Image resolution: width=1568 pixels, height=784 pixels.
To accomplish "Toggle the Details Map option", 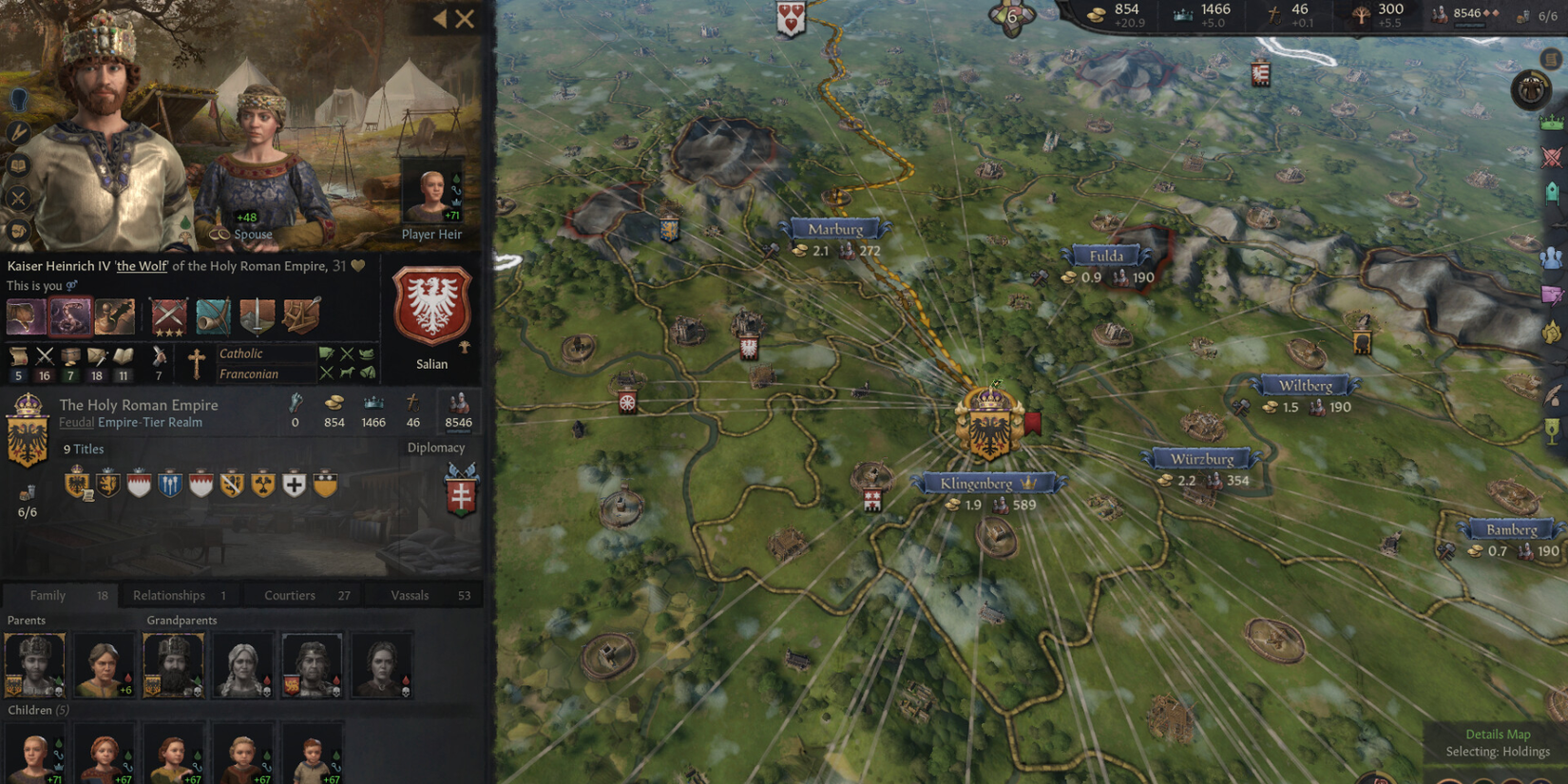I will click(1499, 734).
